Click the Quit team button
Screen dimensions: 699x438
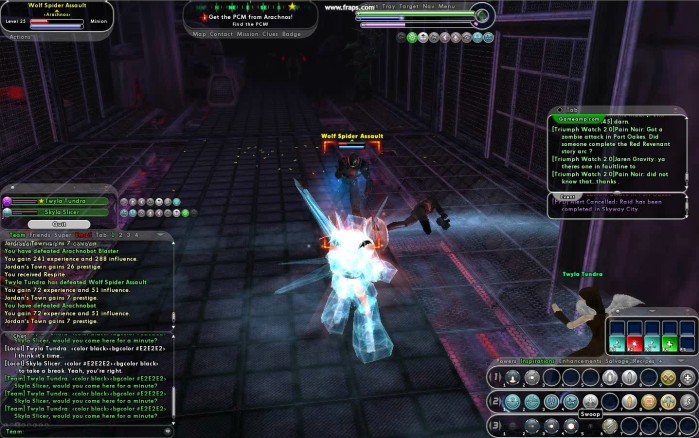point(59,224)
